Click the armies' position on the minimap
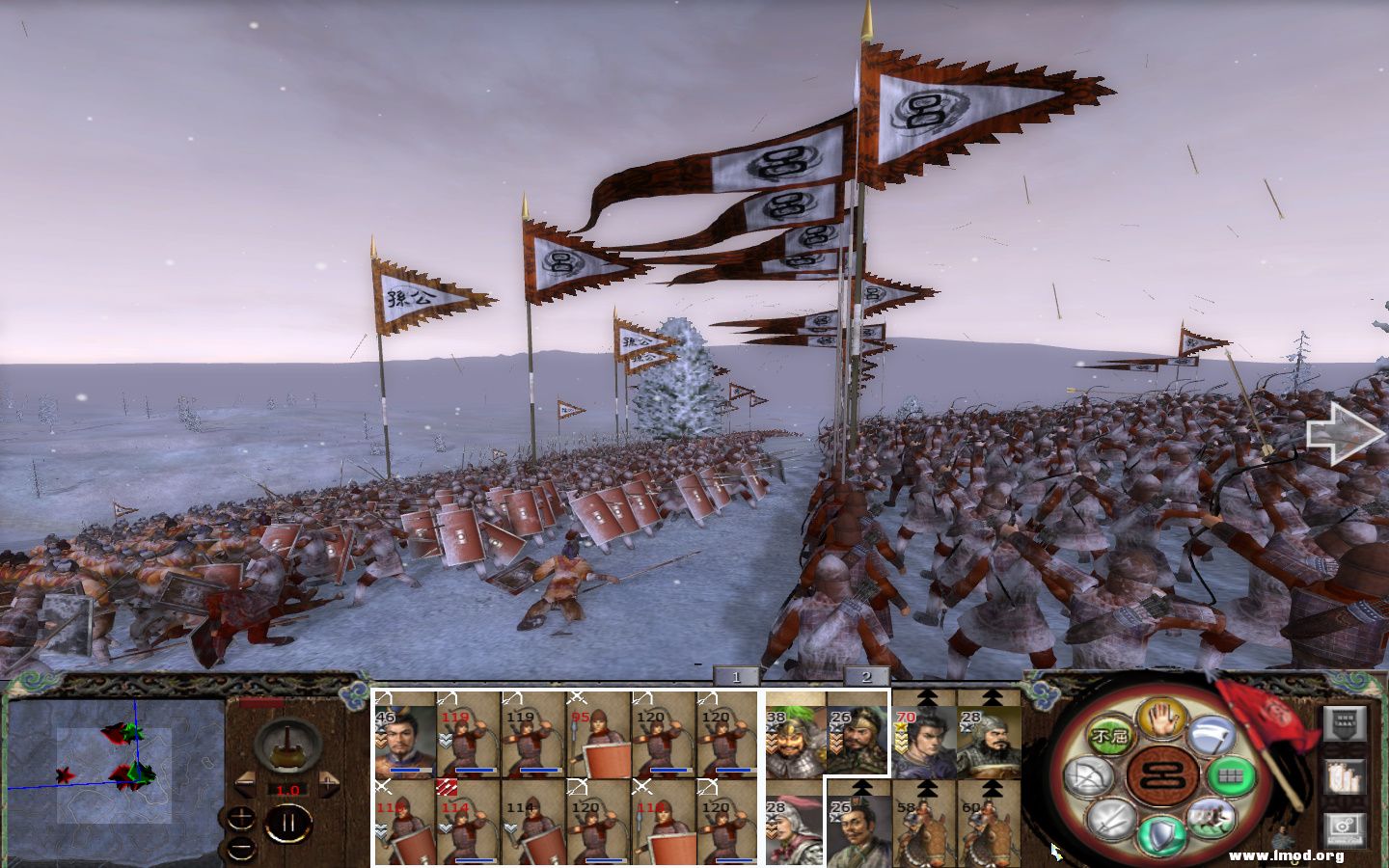Screen dimensions: 1389x868 click(131, 775)
